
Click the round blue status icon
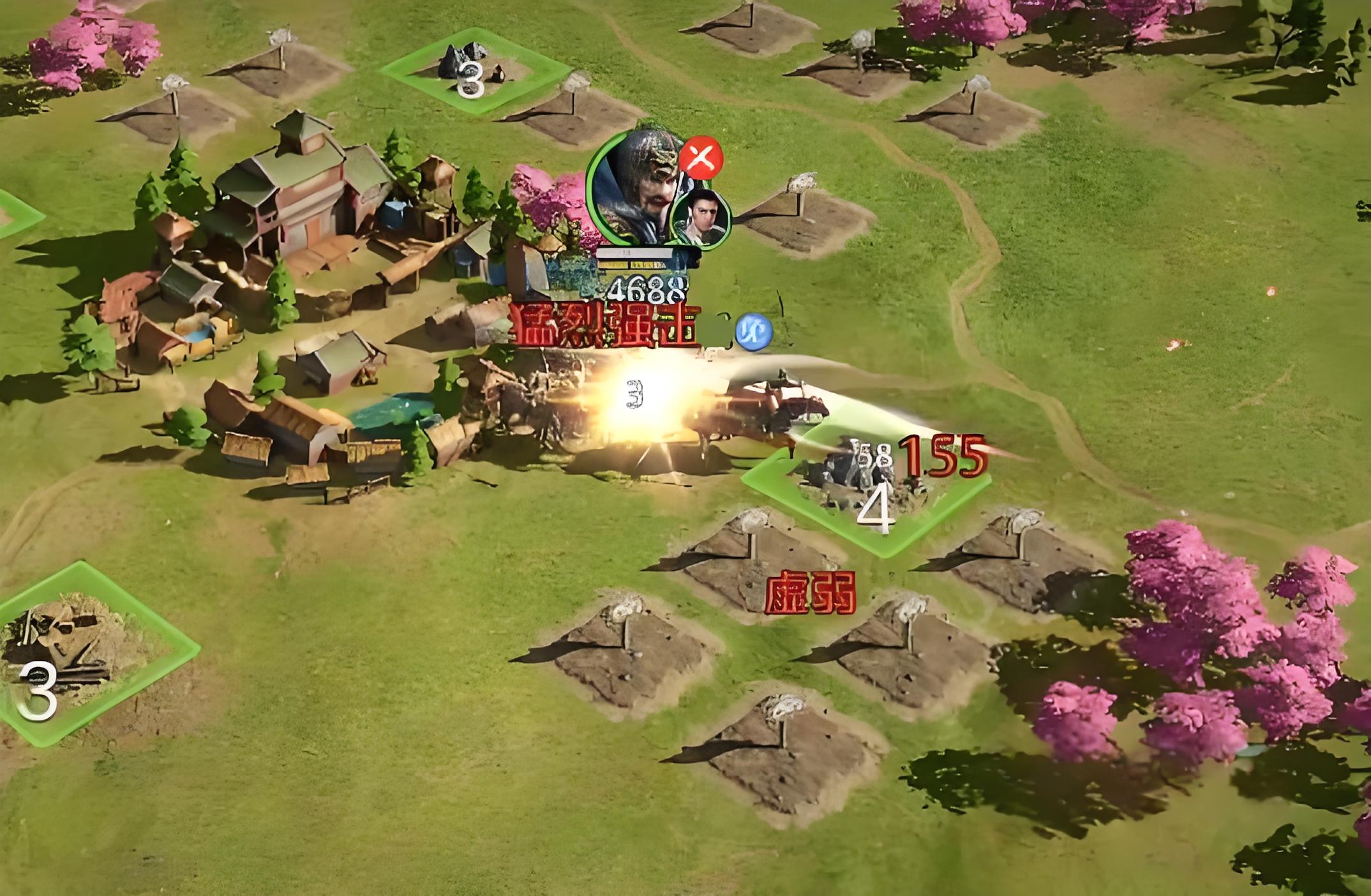click(753, 331)
